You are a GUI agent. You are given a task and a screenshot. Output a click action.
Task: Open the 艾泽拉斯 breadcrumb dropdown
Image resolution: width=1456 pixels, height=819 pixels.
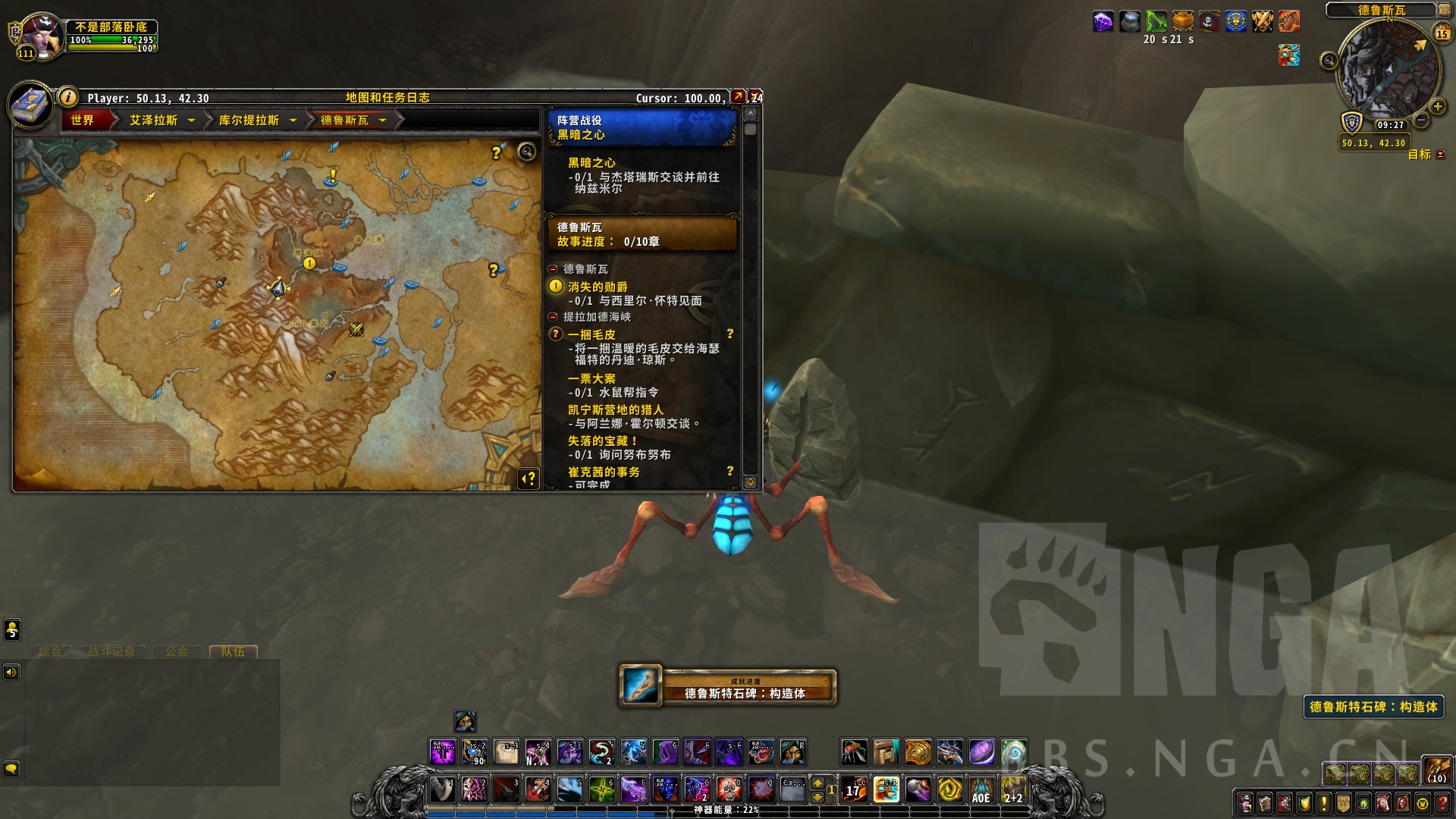click(x=191, y=121)
